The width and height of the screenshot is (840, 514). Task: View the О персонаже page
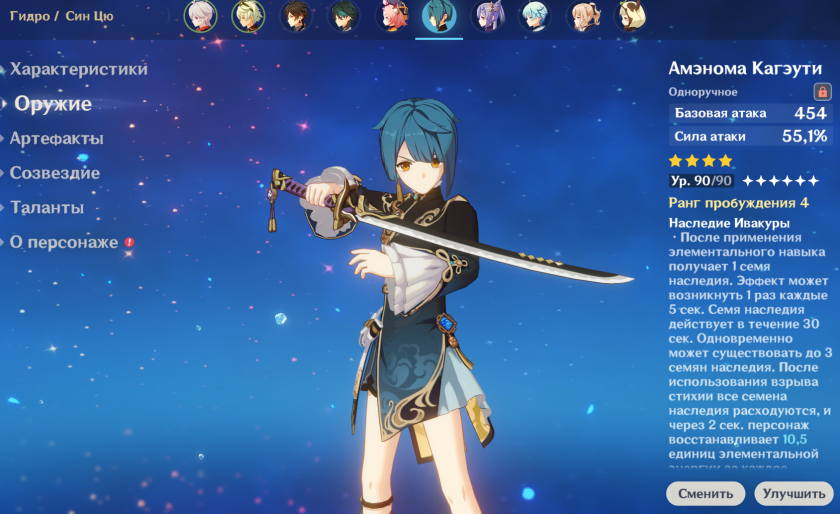pos(64,242)
